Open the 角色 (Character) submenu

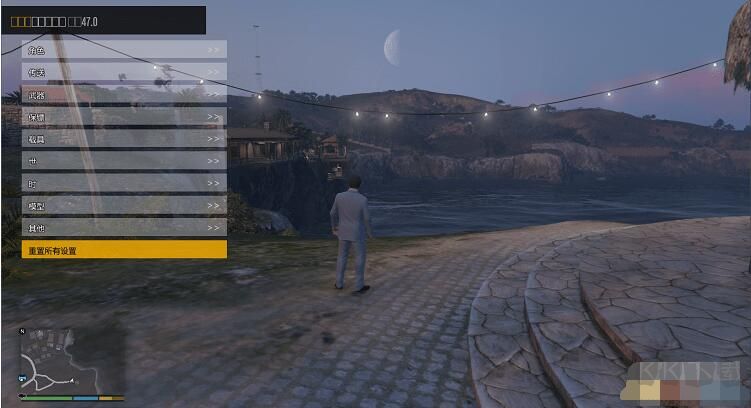point(124,49)
